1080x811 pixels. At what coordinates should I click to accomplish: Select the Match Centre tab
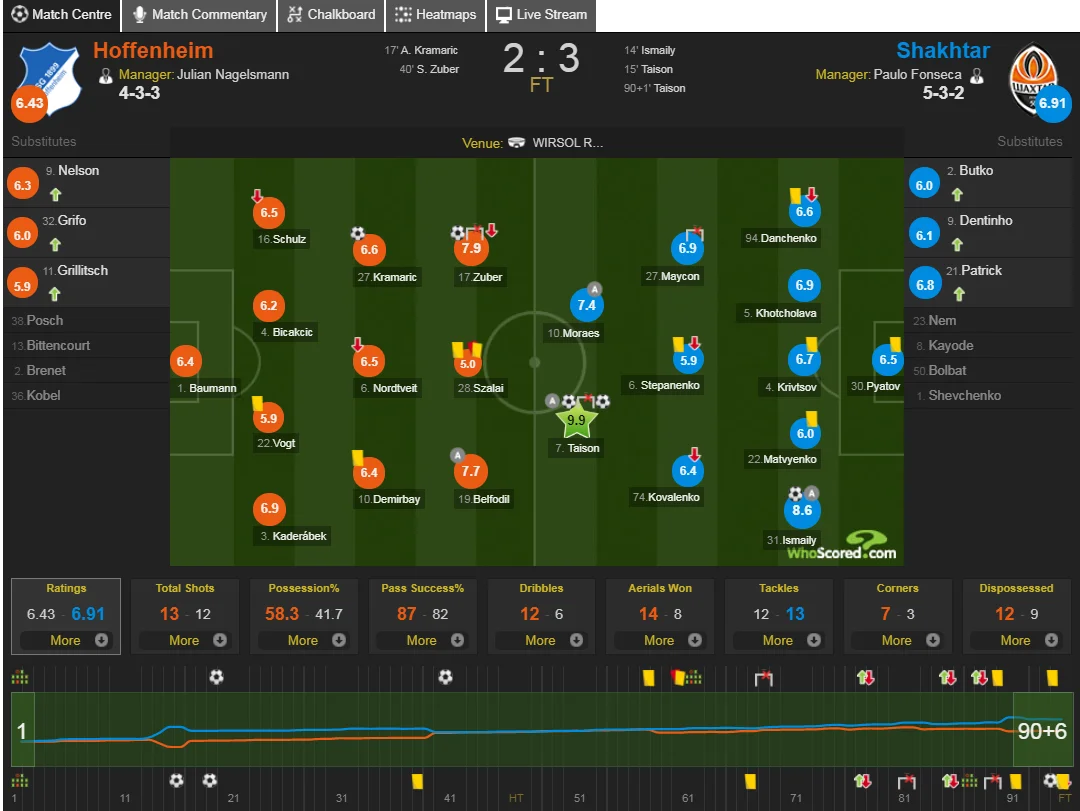click(61, 15)
